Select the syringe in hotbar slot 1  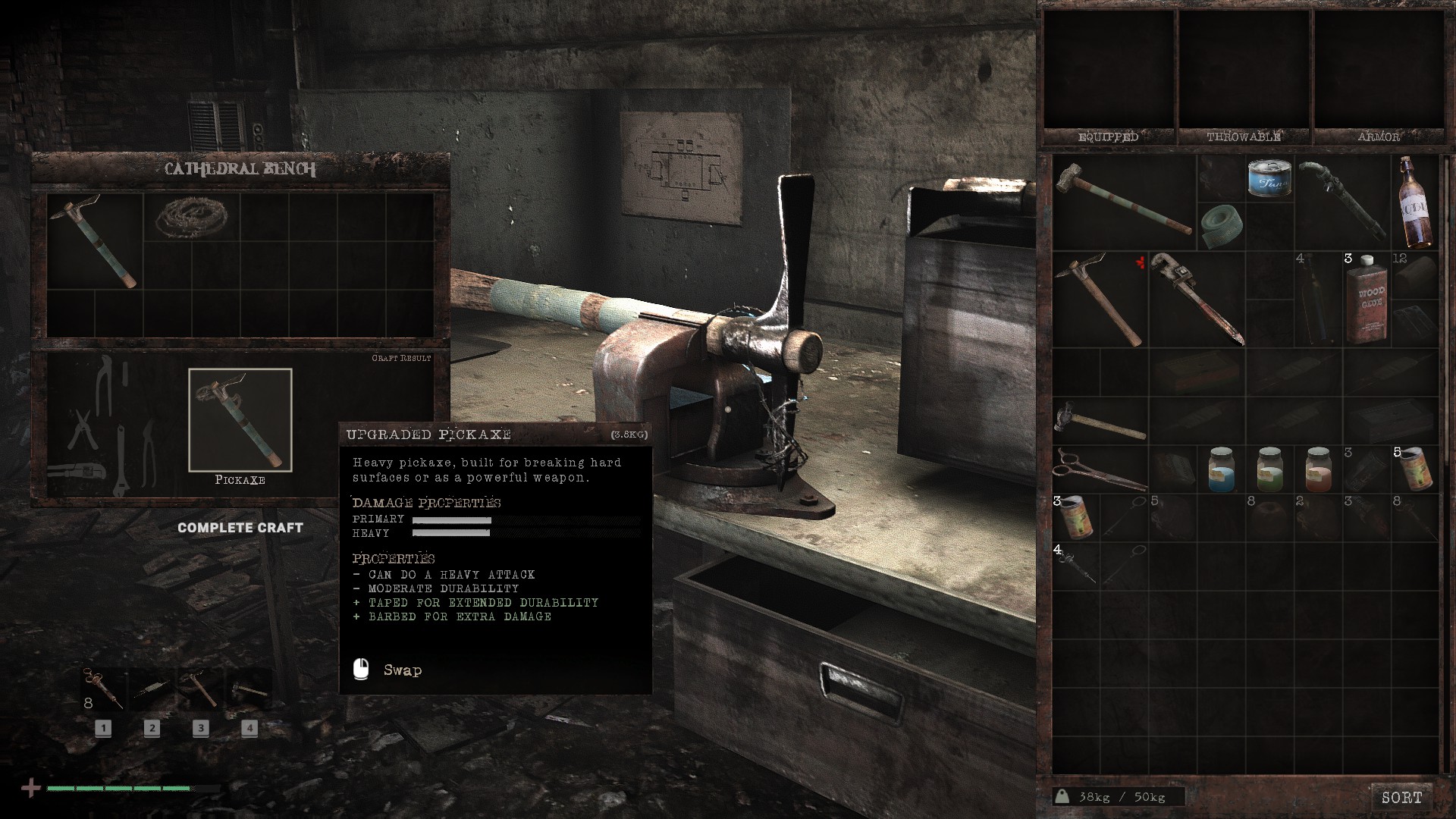click(x=104, y=689)
